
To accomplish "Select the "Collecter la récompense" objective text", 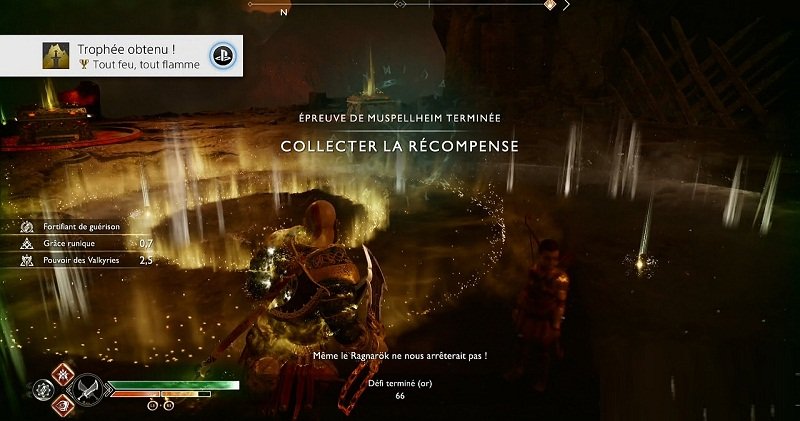I will (x=400, y=146).
